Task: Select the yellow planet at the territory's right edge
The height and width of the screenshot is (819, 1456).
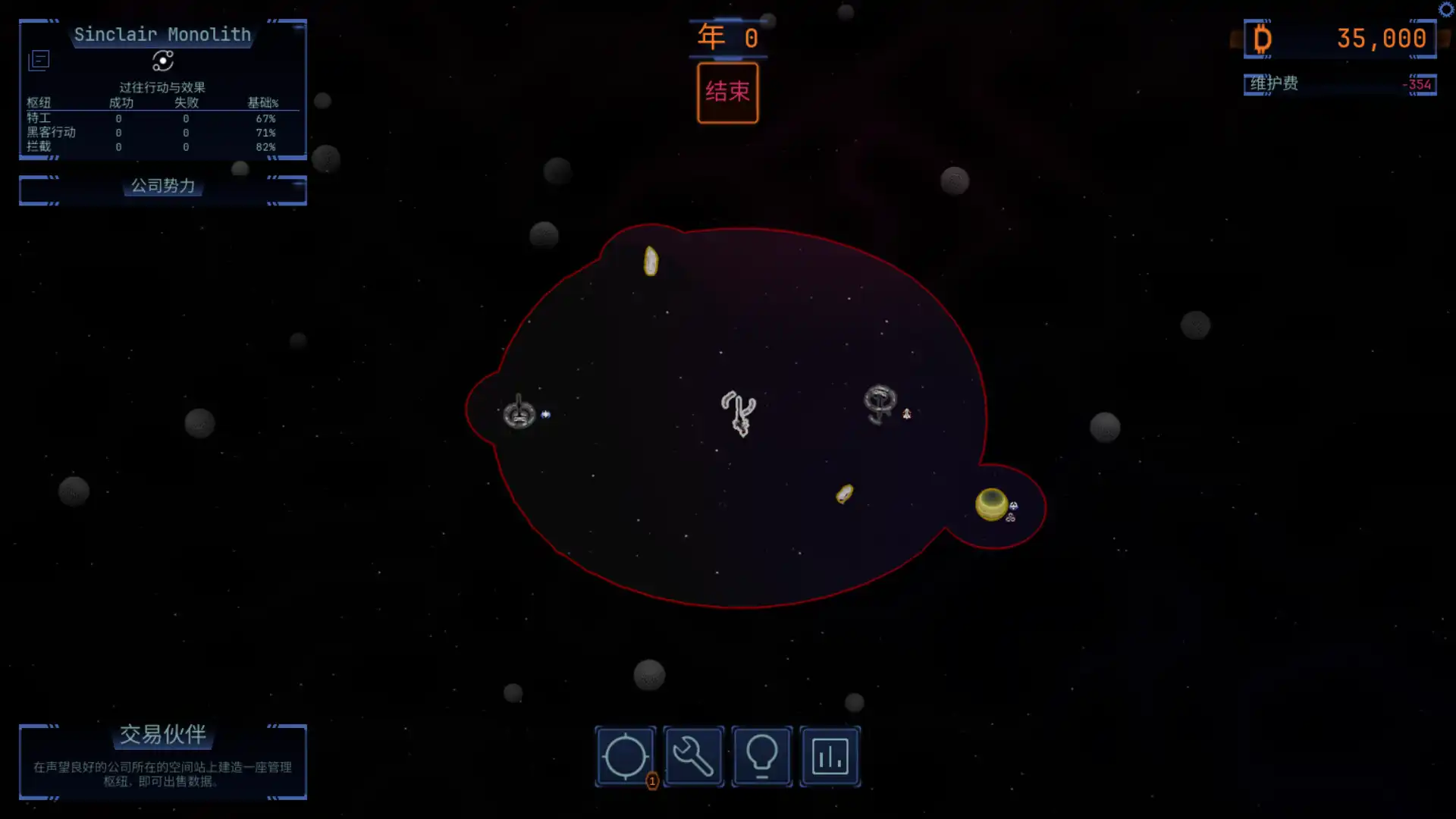Action: coord(990,502)
